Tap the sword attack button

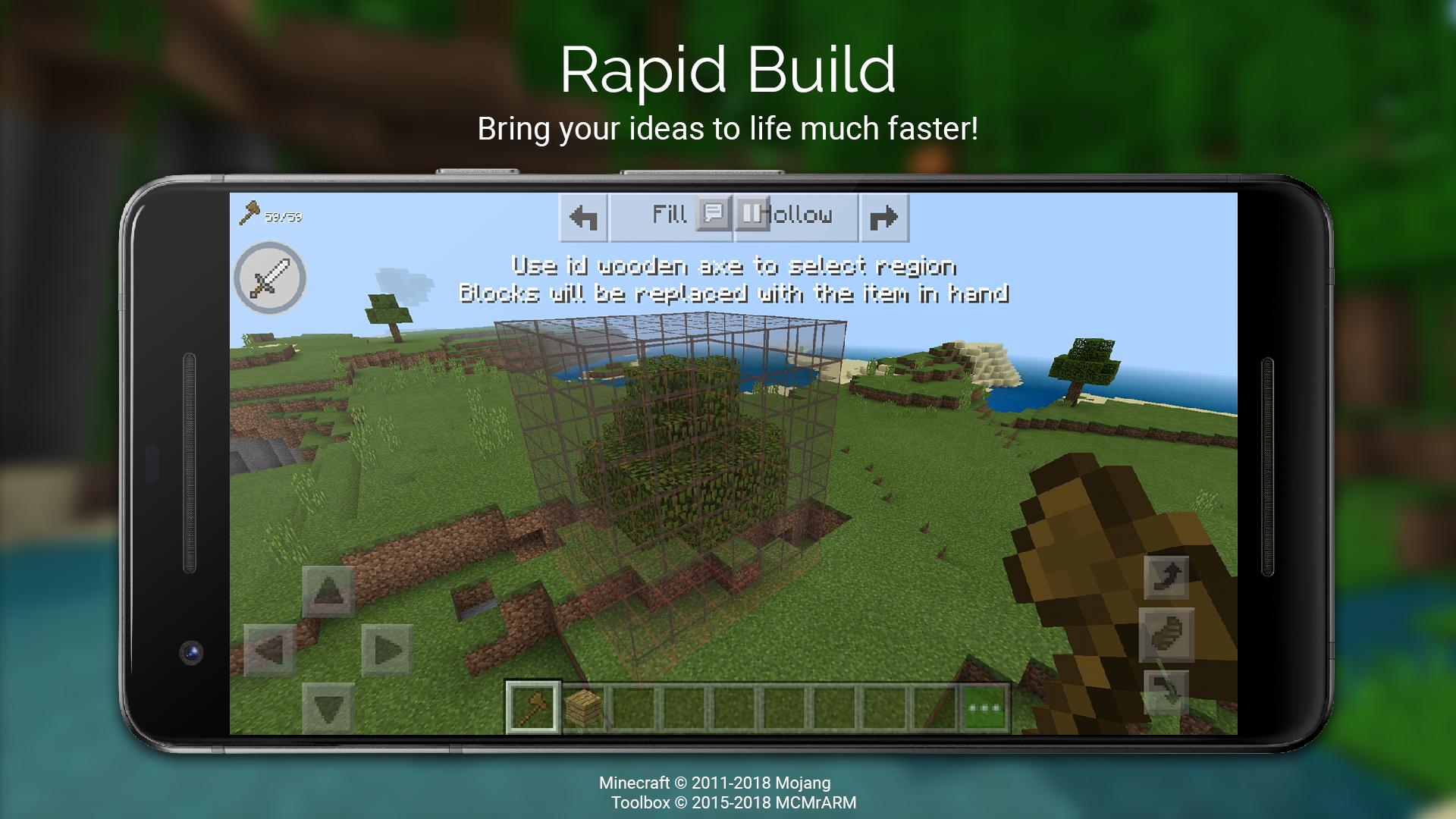(x=271, y=279)
